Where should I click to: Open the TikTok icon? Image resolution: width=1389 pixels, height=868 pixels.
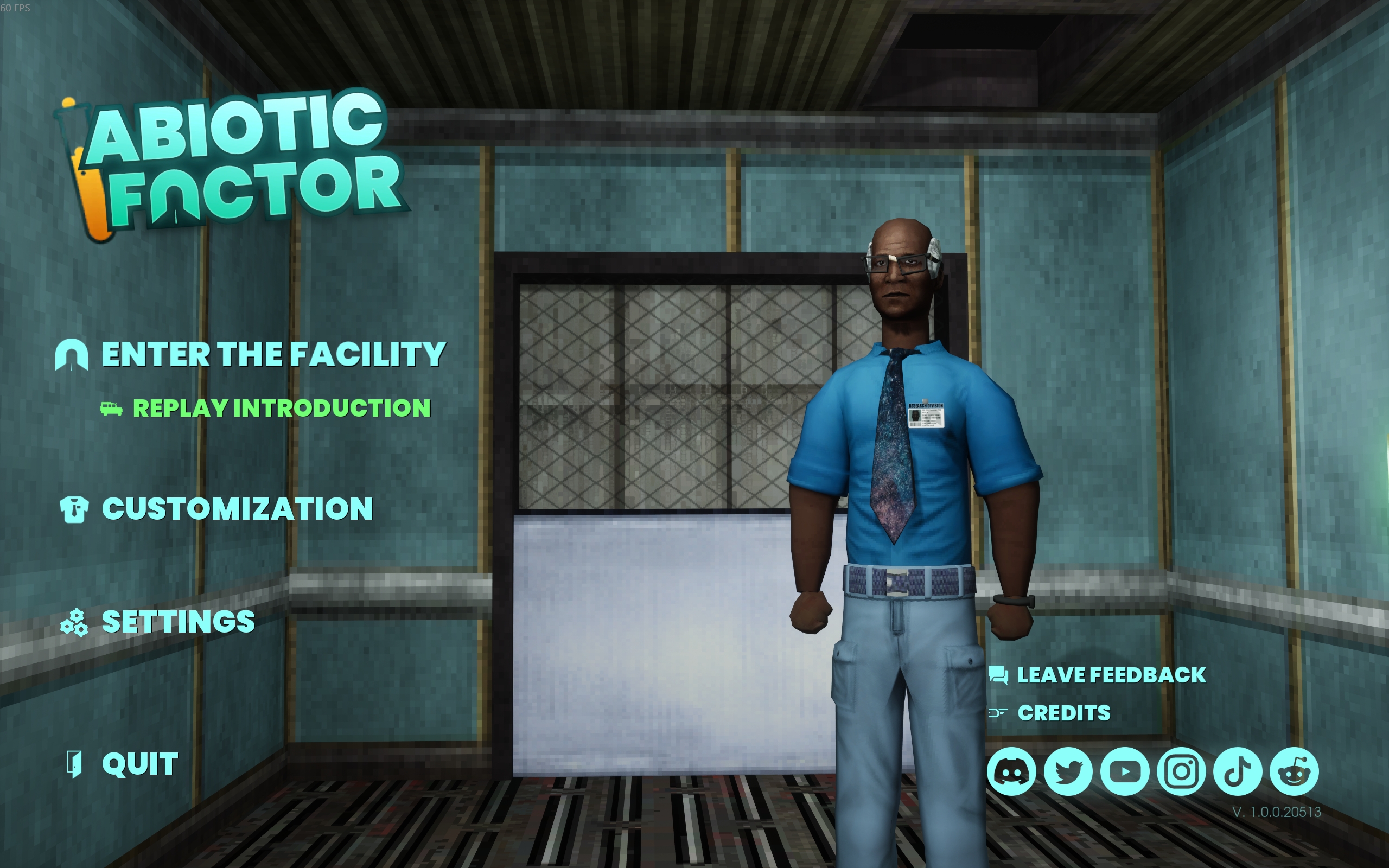1238,771
